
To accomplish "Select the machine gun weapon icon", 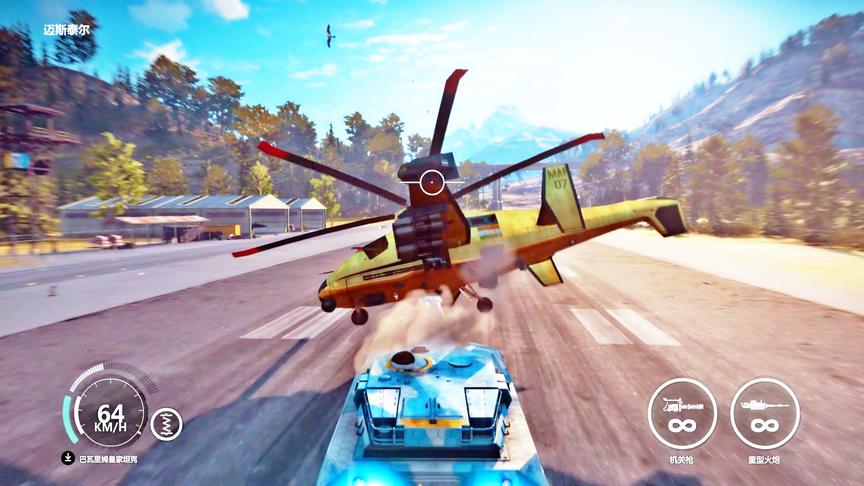I will [x=682, y=412].
